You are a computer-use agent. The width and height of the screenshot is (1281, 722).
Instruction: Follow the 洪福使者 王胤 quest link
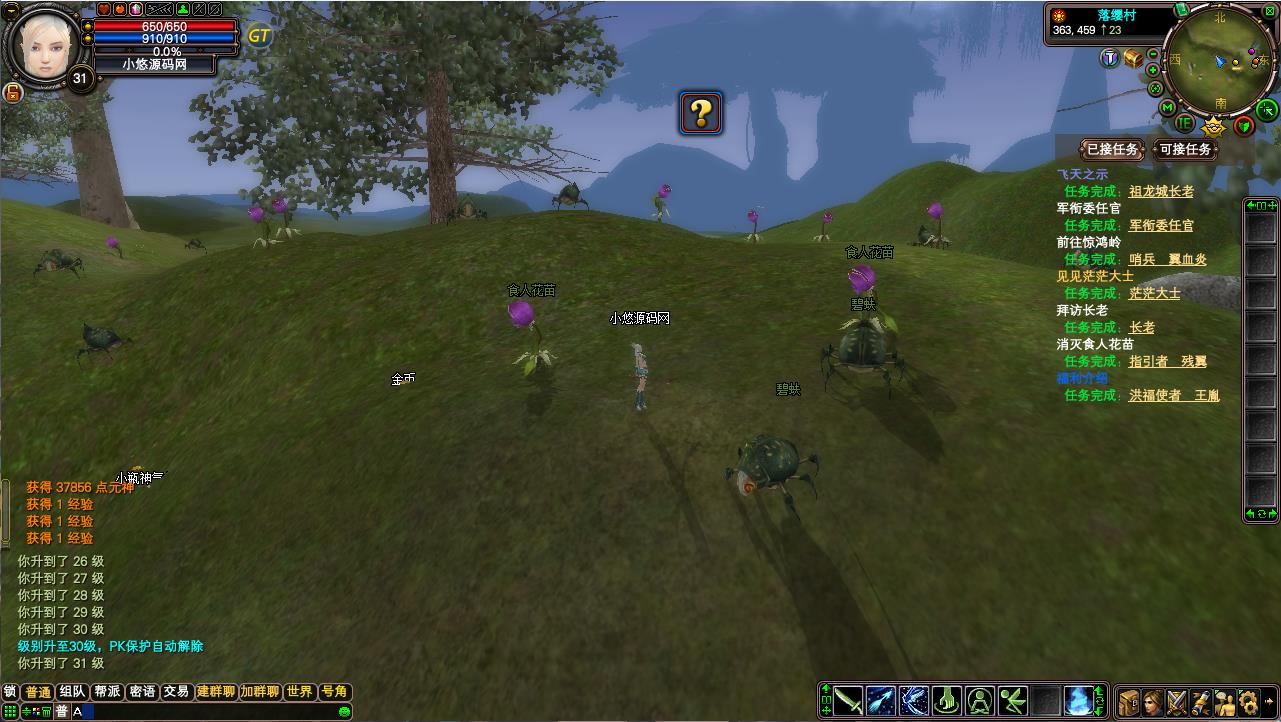pyautogui.click(x=1174, y=395)
